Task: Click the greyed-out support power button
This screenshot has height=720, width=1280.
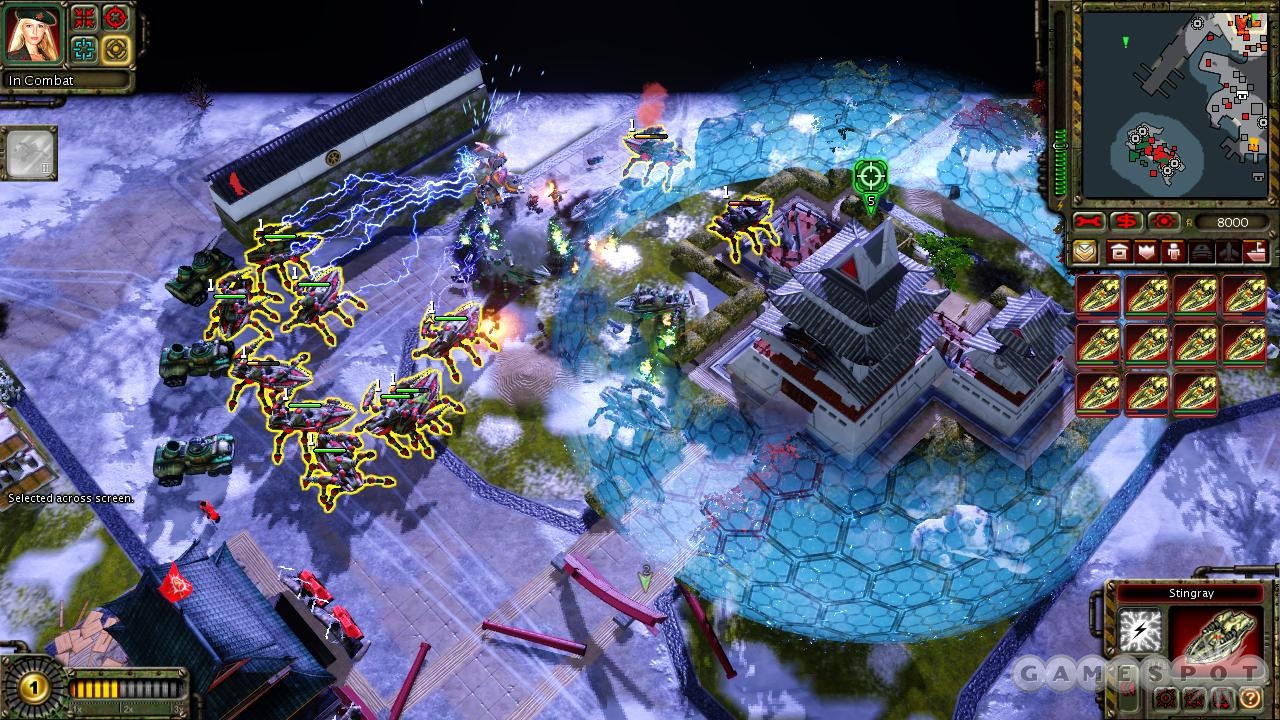Action: point(28,153)
